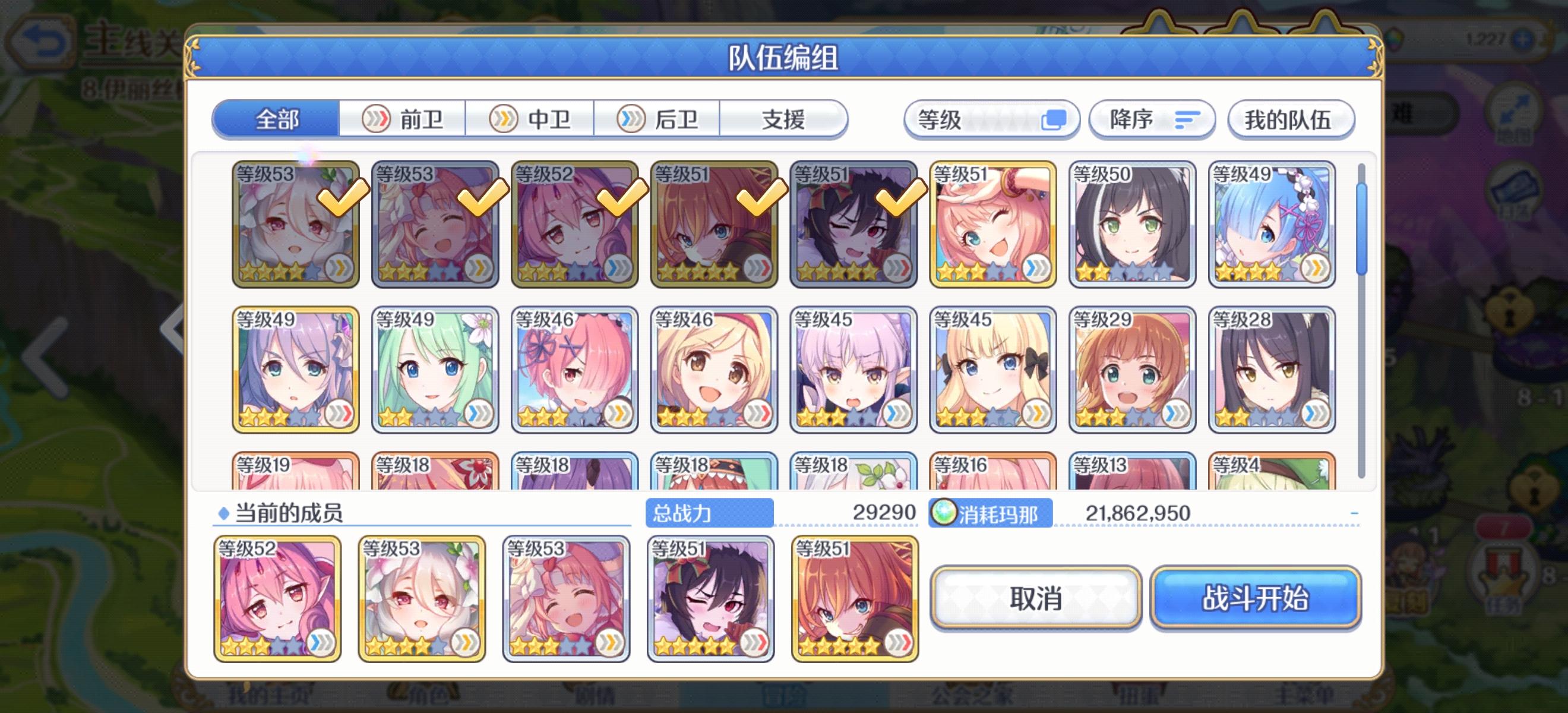Open the 等级 level sort selector

coord(992,119)
